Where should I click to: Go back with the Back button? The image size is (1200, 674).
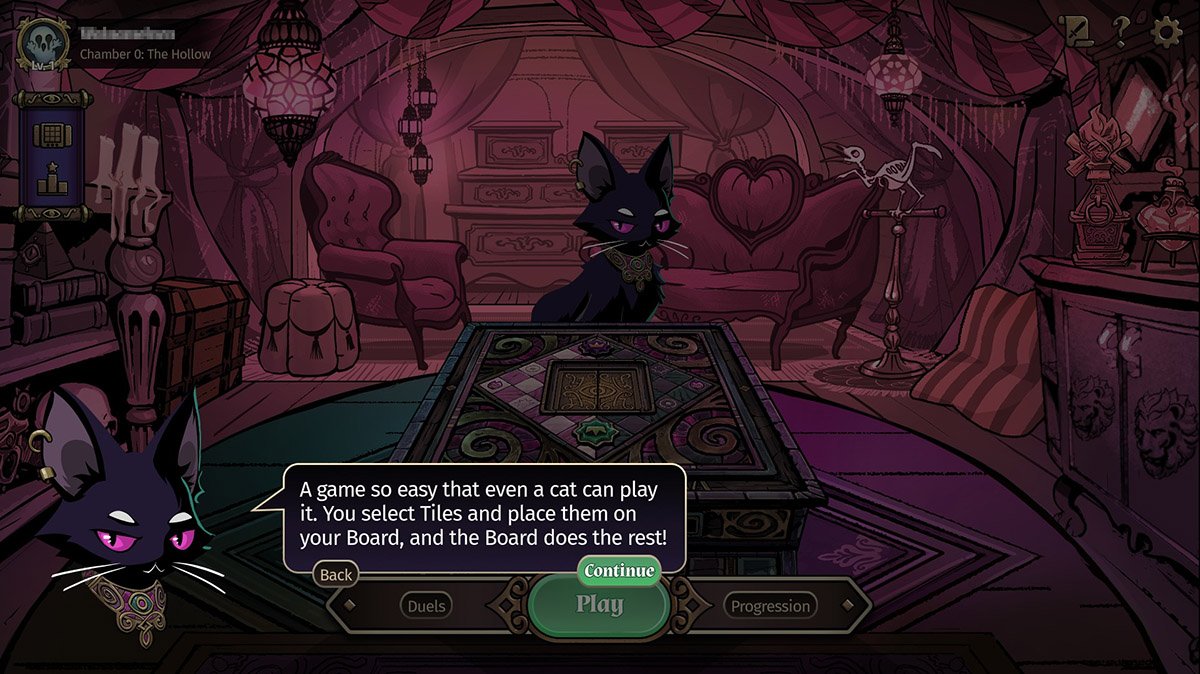coord(336,574)
